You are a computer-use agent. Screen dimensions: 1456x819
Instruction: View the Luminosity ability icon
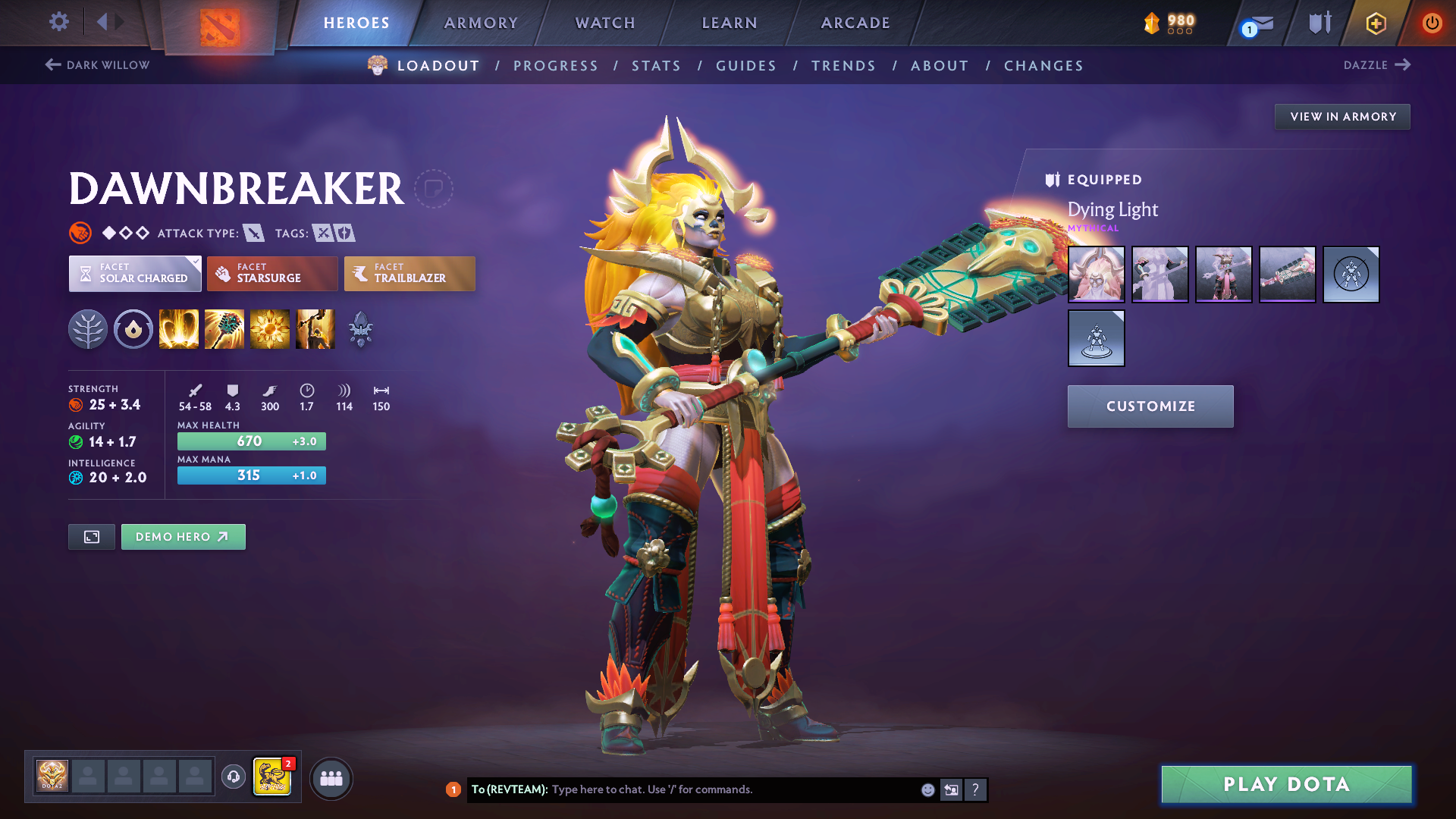269,328
